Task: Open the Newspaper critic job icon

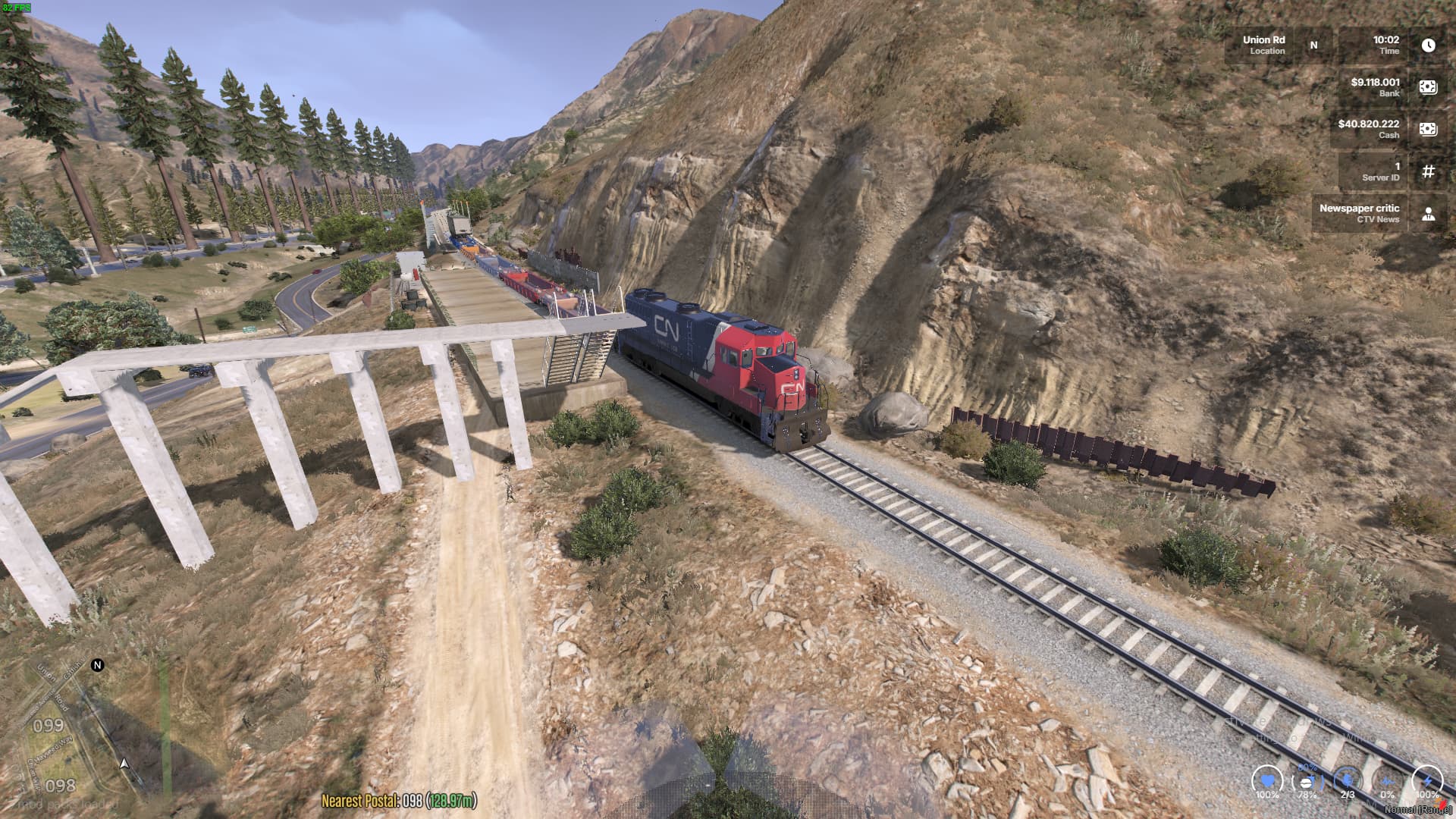Action: point(1428,214)
